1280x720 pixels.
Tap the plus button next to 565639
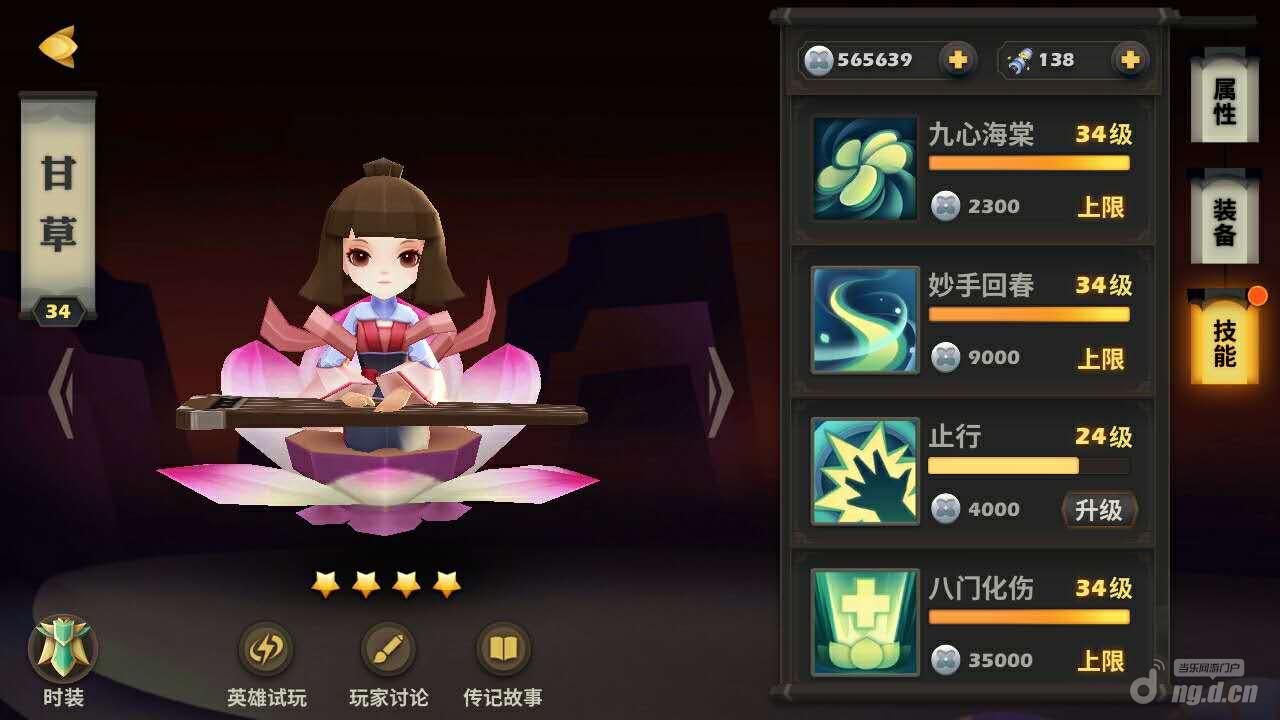(x=957, y=60)
